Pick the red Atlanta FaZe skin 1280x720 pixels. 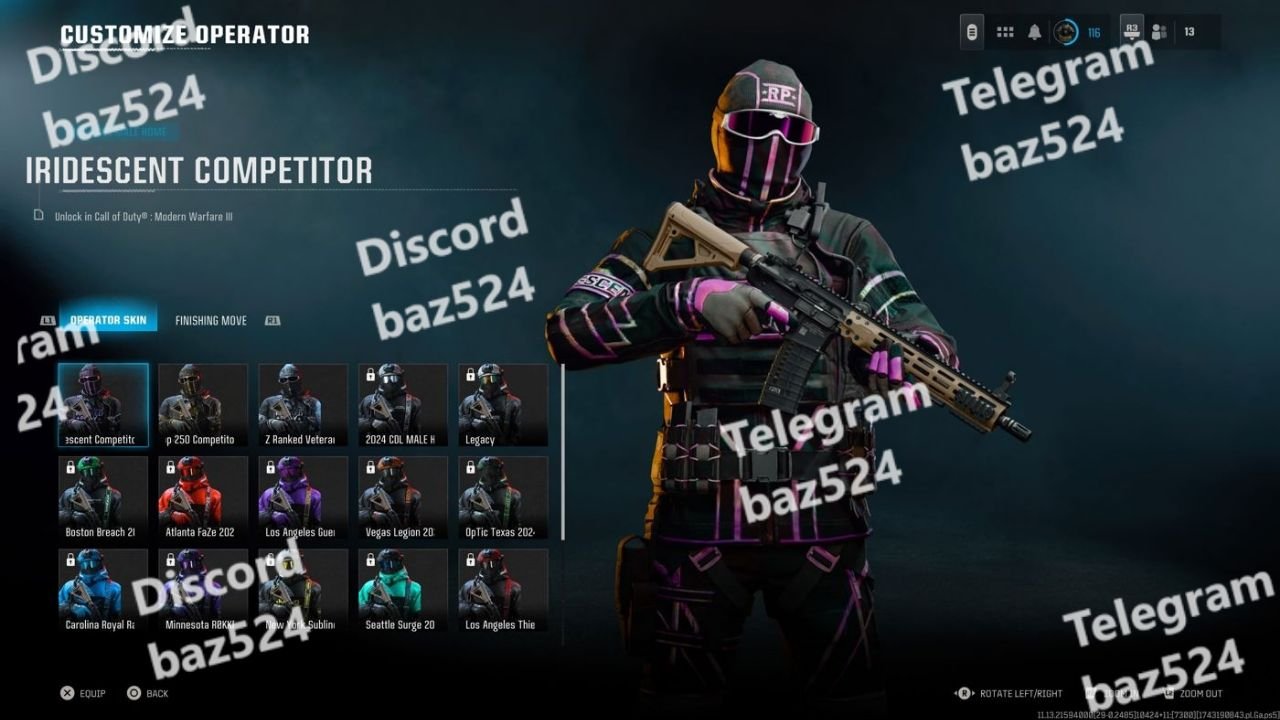(203, 497)
